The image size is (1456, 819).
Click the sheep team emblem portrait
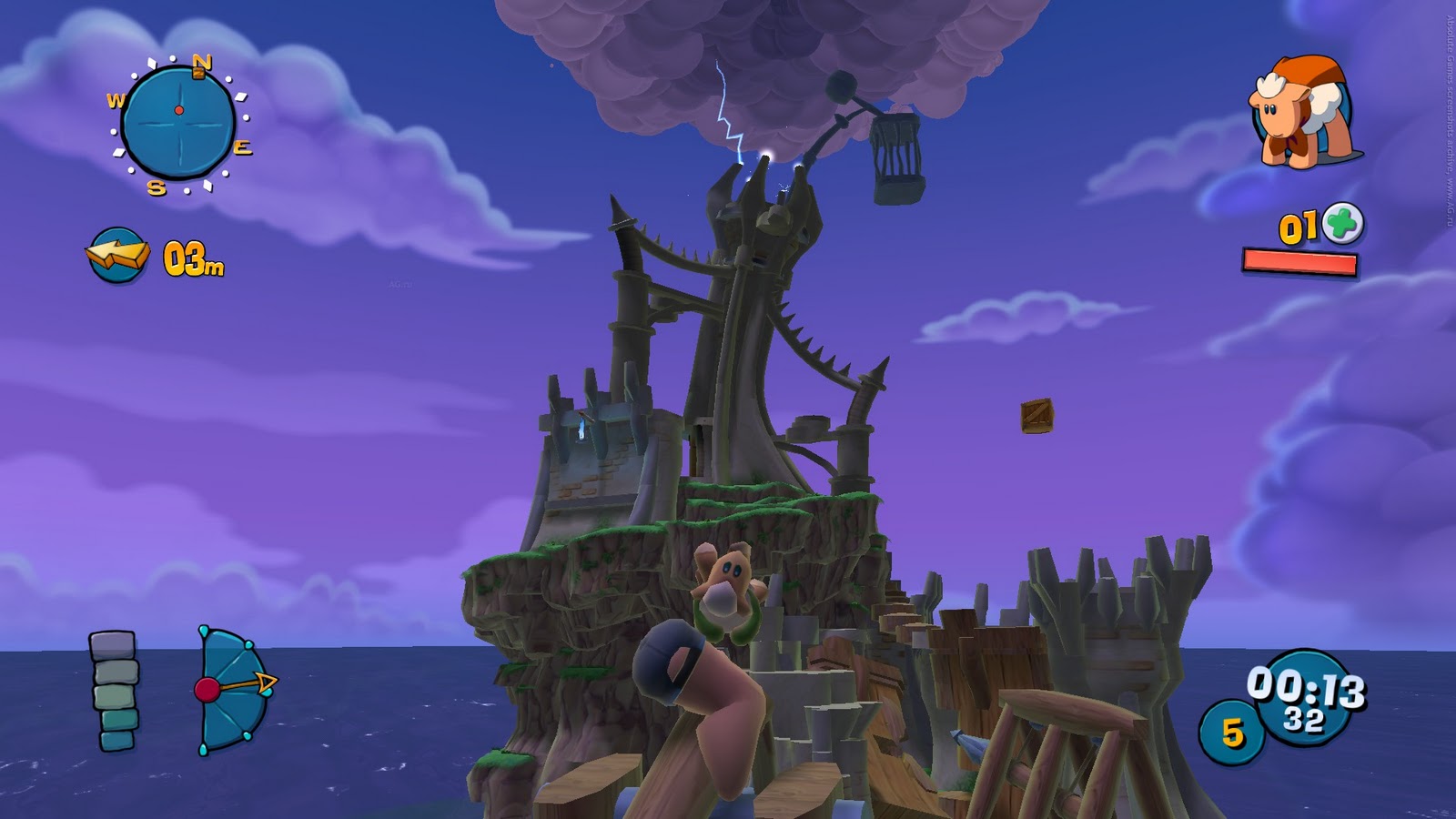1299,109
